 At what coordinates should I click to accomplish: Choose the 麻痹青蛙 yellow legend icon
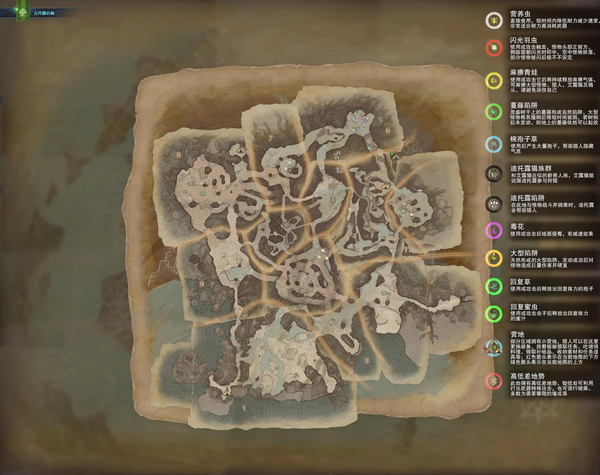pos(492,80)
